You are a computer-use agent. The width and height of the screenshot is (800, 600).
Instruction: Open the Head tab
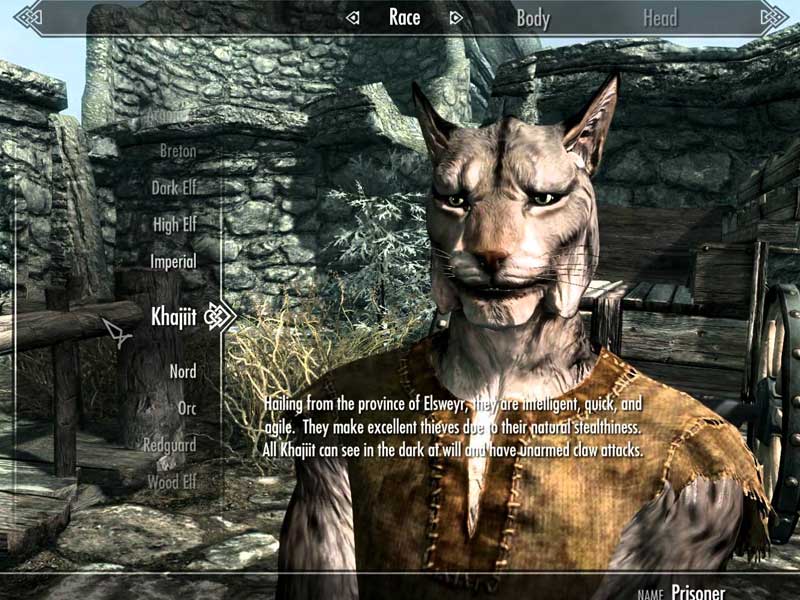click(660, 18)
